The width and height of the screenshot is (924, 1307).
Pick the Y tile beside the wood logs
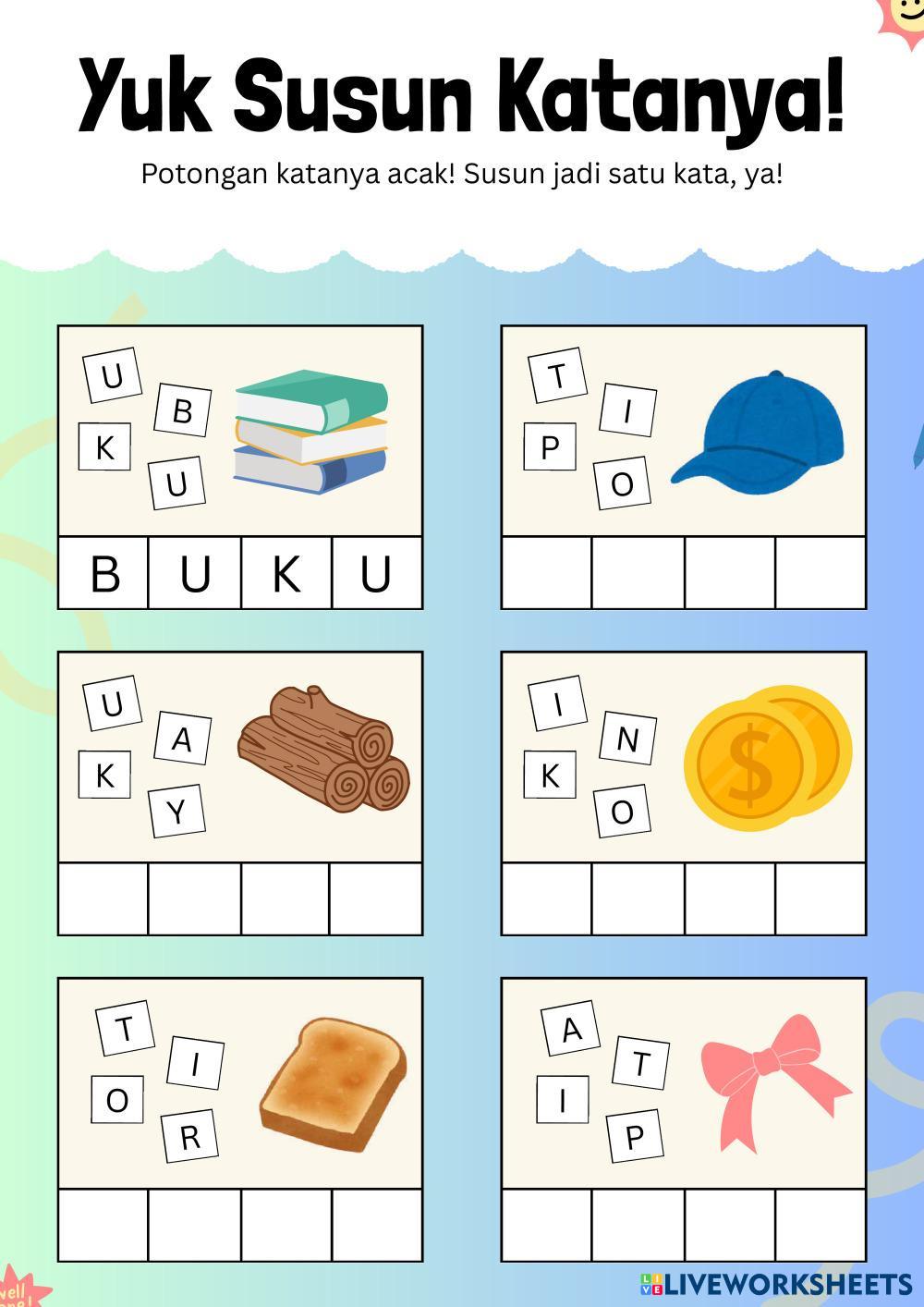tap(177, 812)
